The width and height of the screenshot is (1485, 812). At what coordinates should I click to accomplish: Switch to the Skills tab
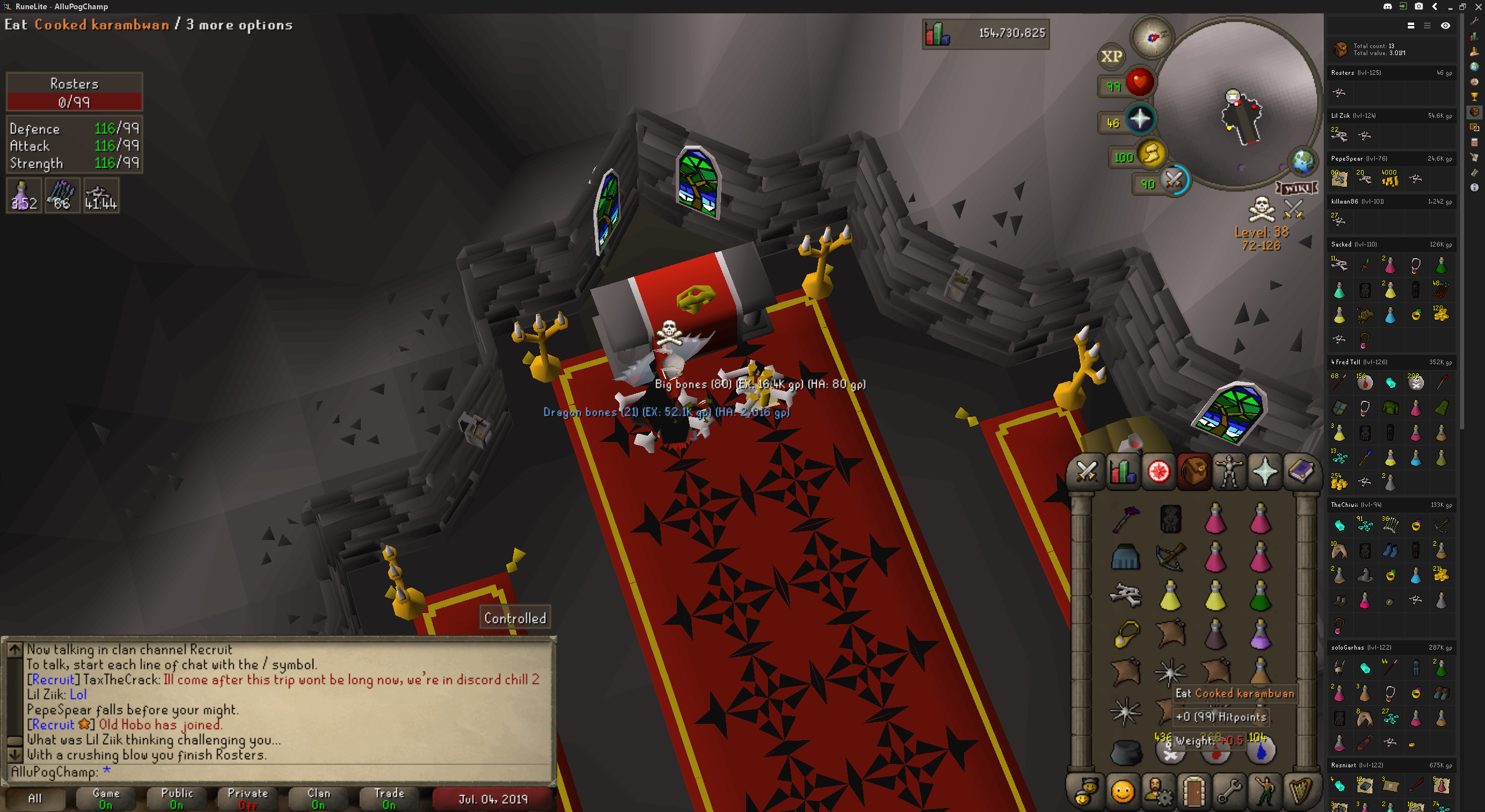pos(1122,471)
